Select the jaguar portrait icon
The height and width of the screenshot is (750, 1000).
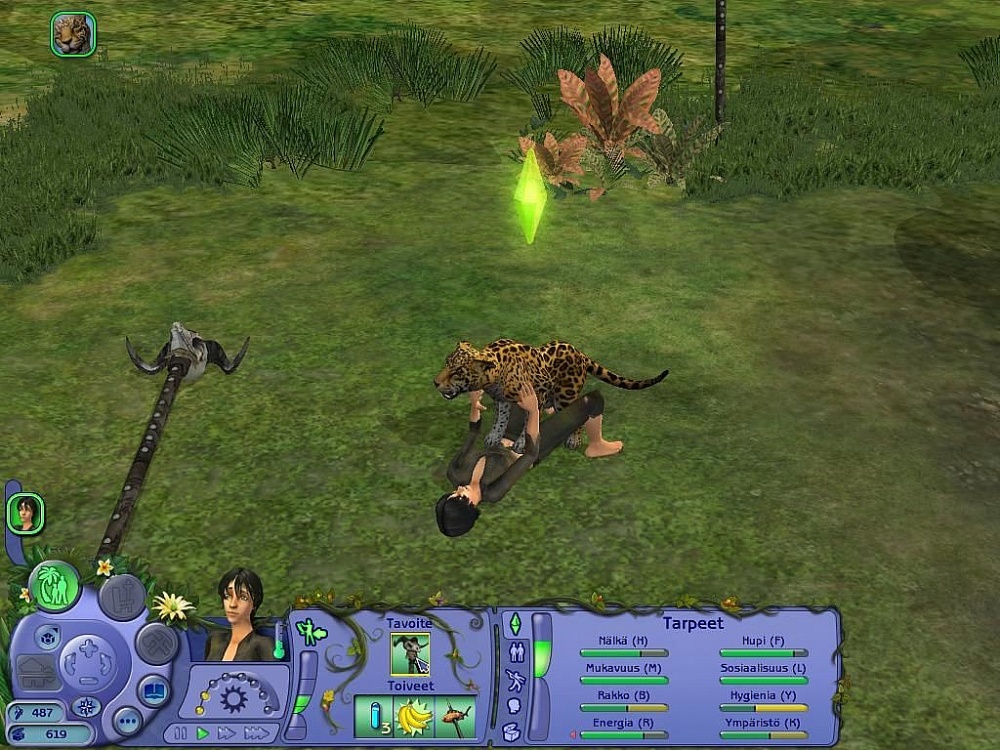click(x=73, y=34)
